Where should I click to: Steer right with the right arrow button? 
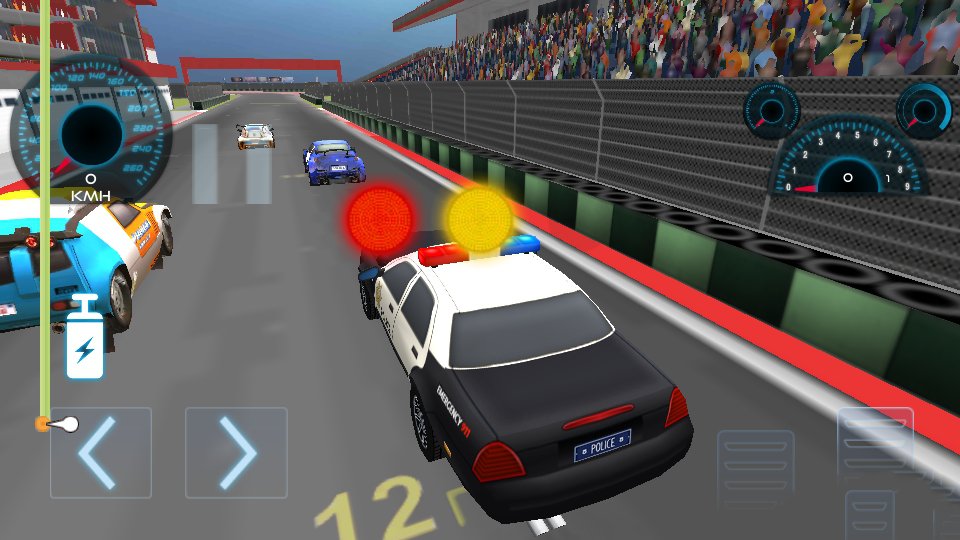(236, 453)
